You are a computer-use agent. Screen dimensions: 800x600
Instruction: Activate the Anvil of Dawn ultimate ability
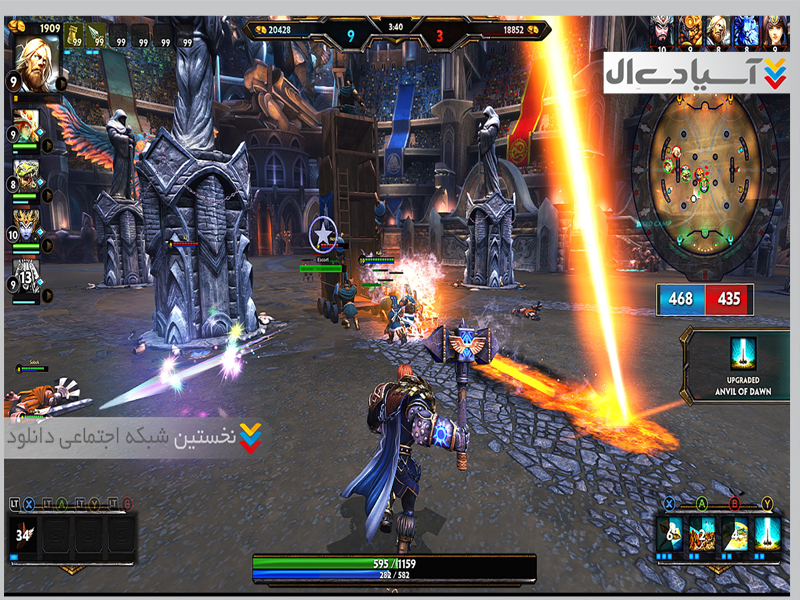pyautogui.click(x=767, y=534)
